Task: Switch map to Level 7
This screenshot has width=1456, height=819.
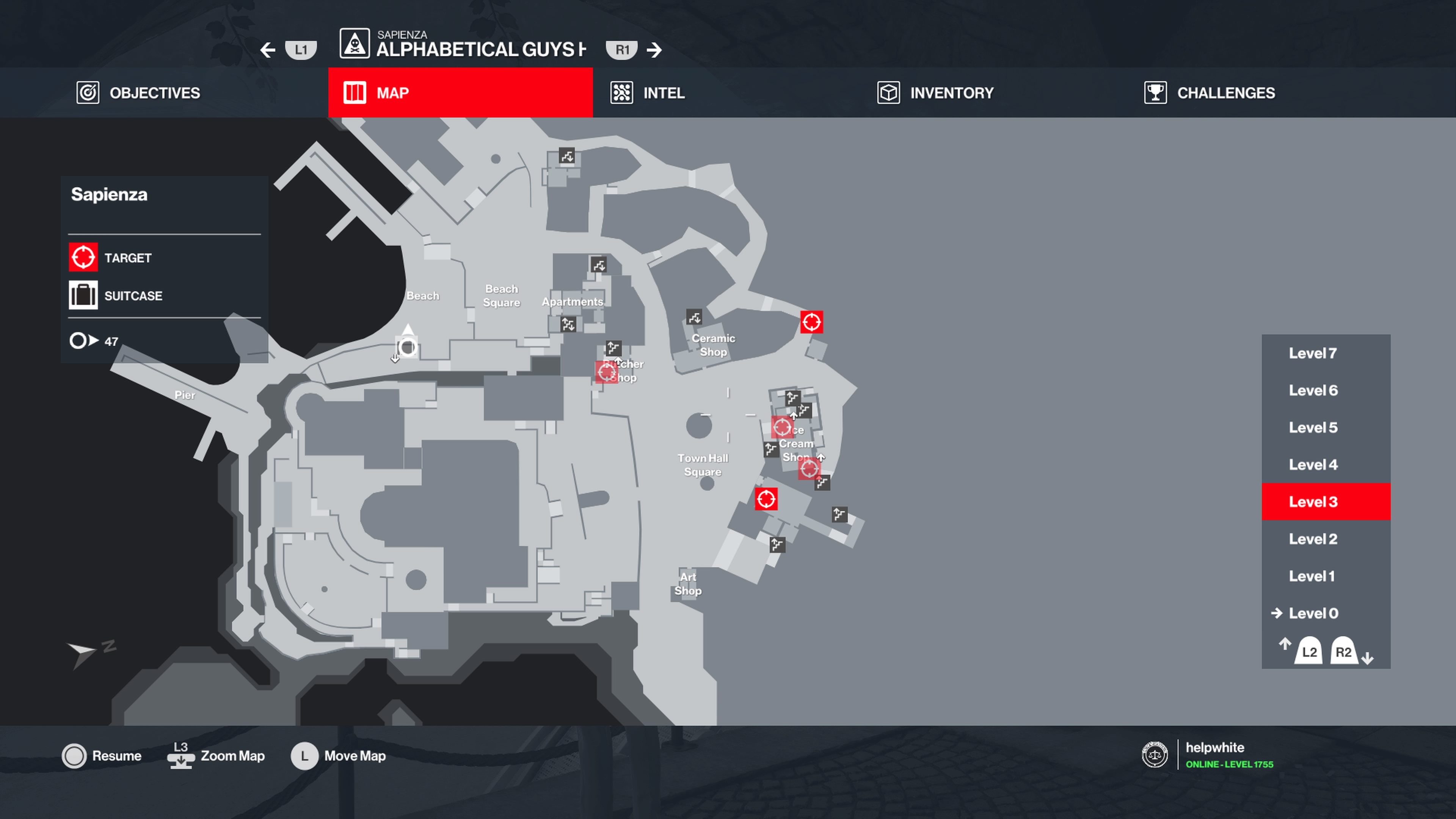Action: [x=1312, y=353]
